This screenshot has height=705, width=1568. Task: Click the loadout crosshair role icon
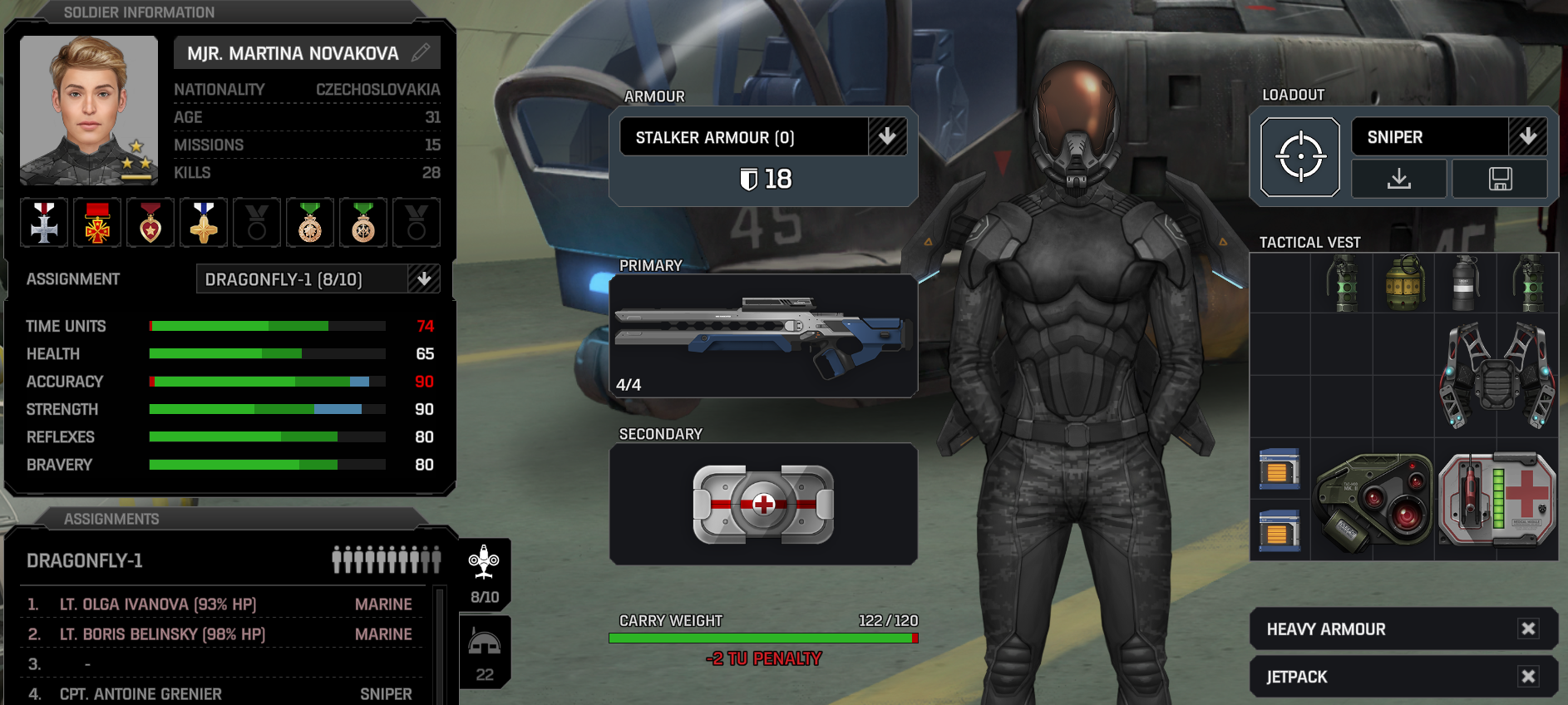pyautogui.click(x=1299, y=157)
